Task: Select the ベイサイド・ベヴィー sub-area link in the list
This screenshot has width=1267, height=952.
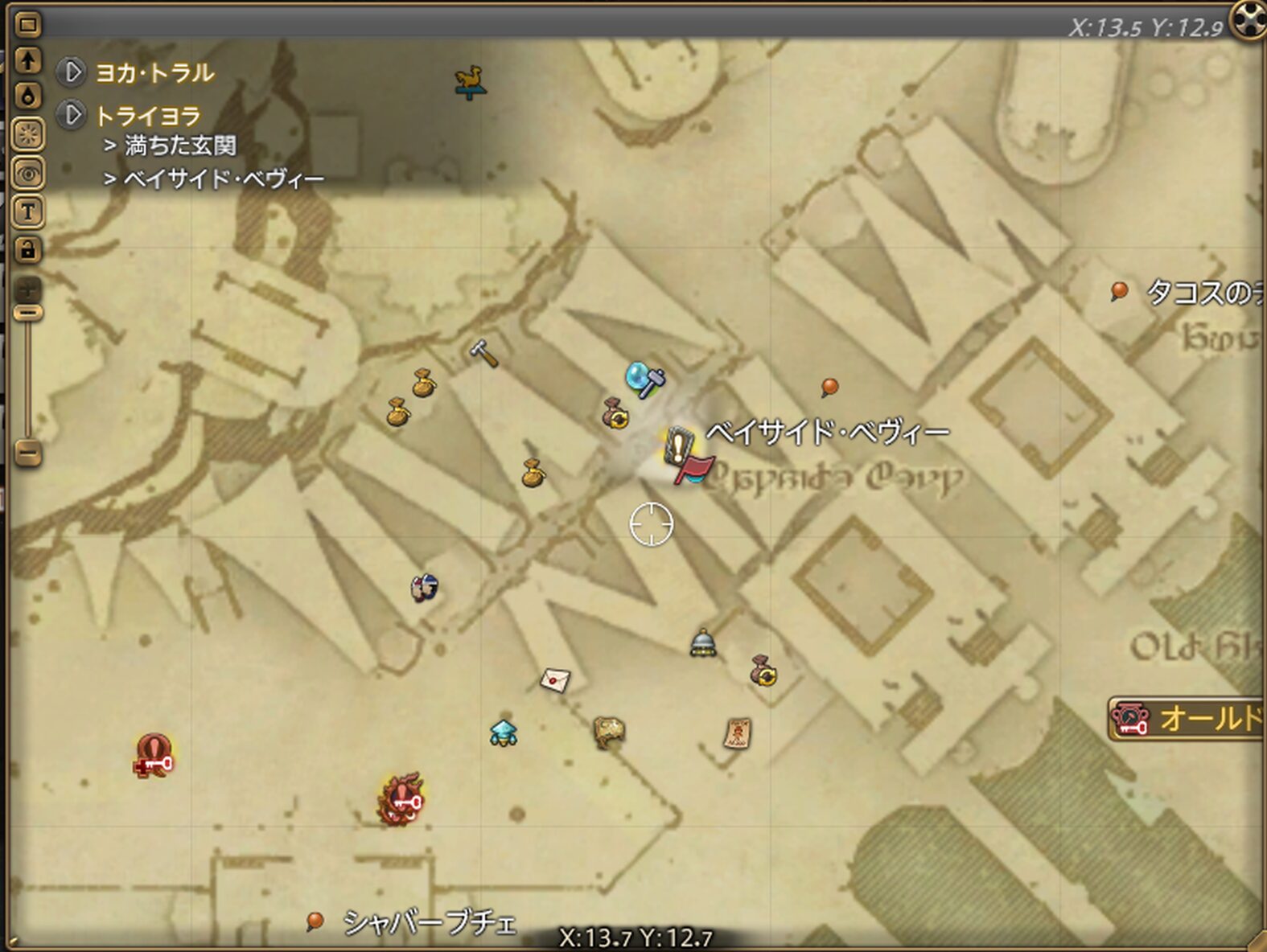Action: pyautogui.click(x=224, y=178)
